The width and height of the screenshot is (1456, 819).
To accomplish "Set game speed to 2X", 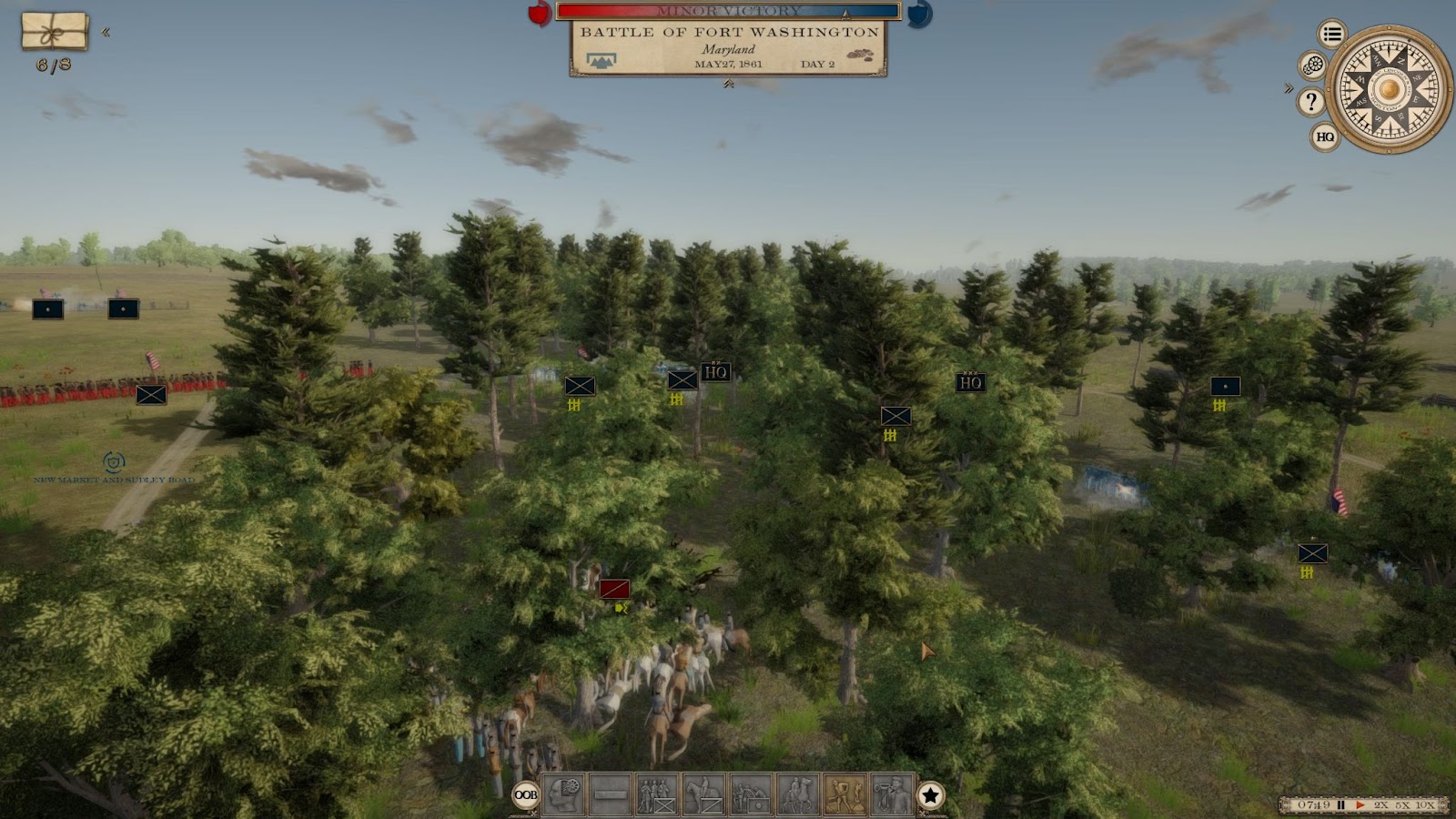I will point(1381,805).
